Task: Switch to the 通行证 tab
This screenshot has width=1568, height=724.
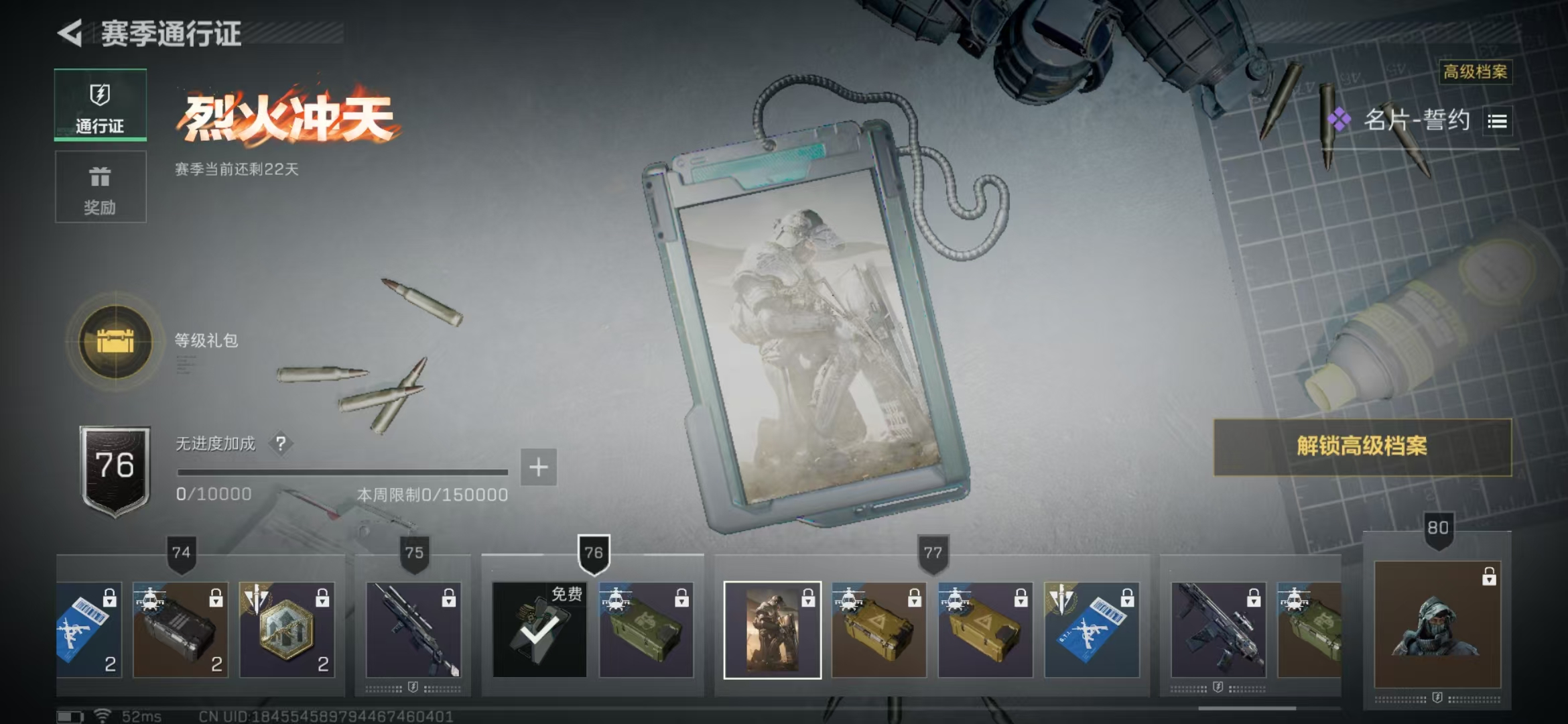Action: [x=101, y=105]
